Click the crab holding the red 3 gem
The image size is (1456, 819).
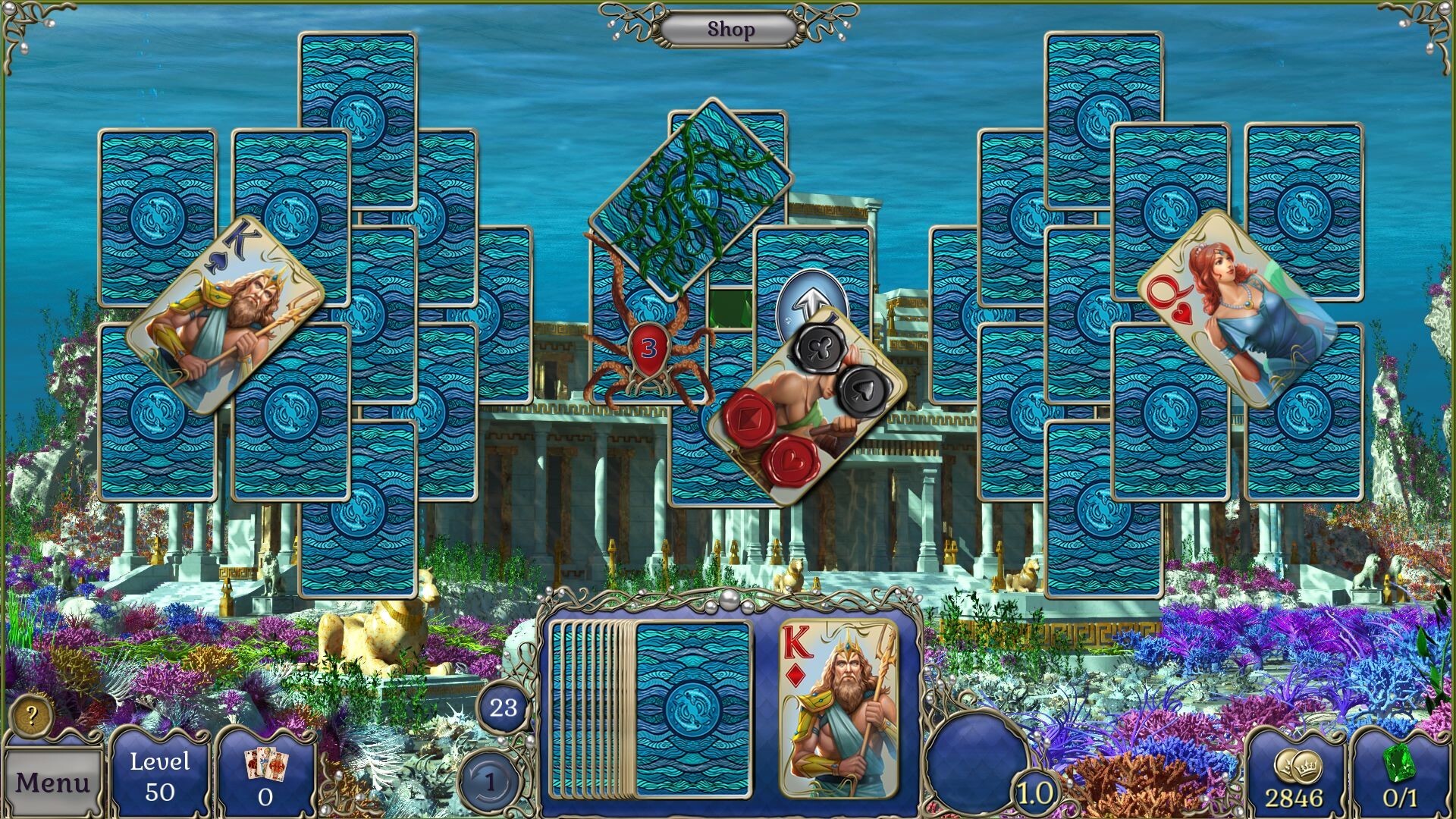click(648, 349)
